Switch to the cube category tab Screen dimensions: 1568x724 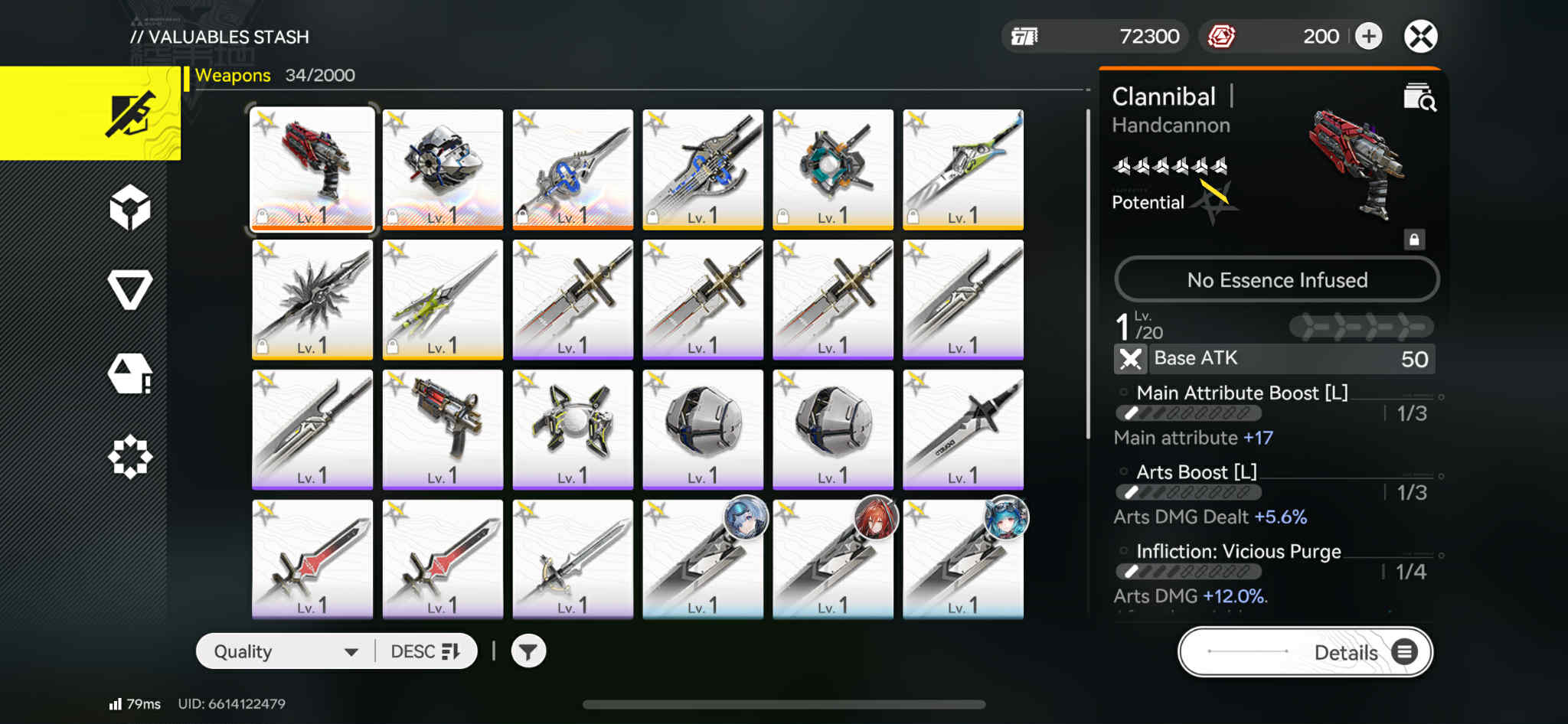pos(130,207)
